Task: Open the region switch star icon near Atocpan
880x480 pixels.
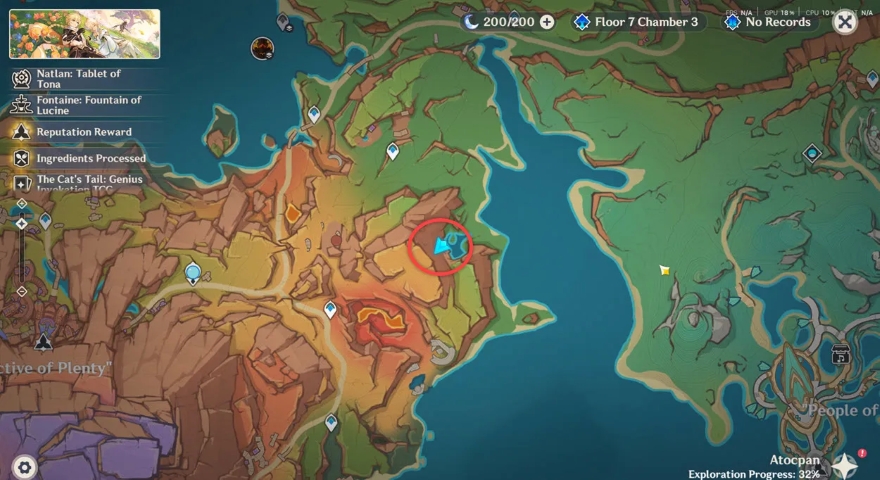Action: point(846,465)
